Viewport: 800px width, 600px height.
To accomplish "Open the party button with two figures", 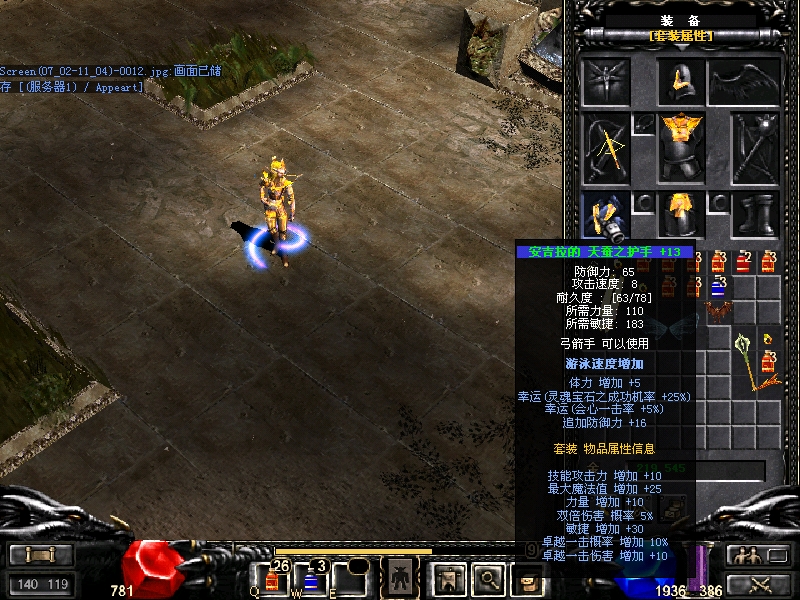I will (x=745, y=556).
